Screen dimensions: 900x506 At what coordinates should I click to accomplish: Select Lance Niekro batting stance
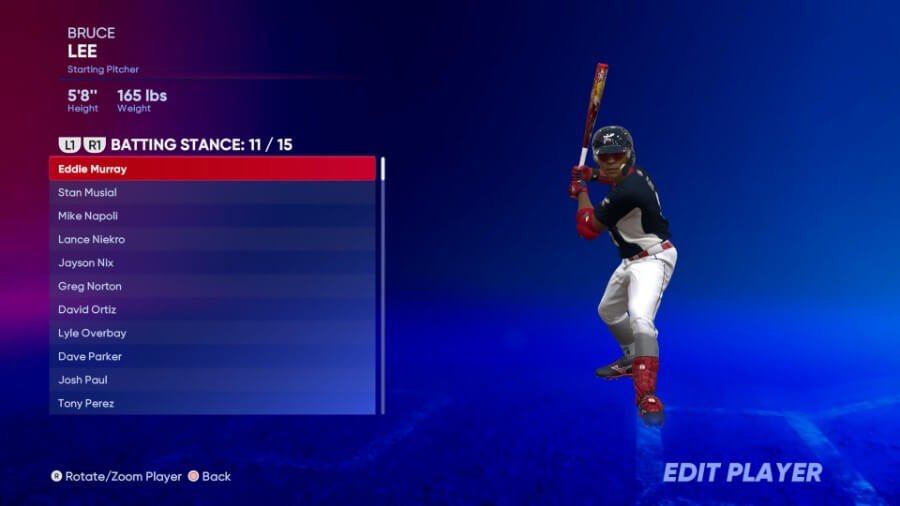click(x=212, y=239)
